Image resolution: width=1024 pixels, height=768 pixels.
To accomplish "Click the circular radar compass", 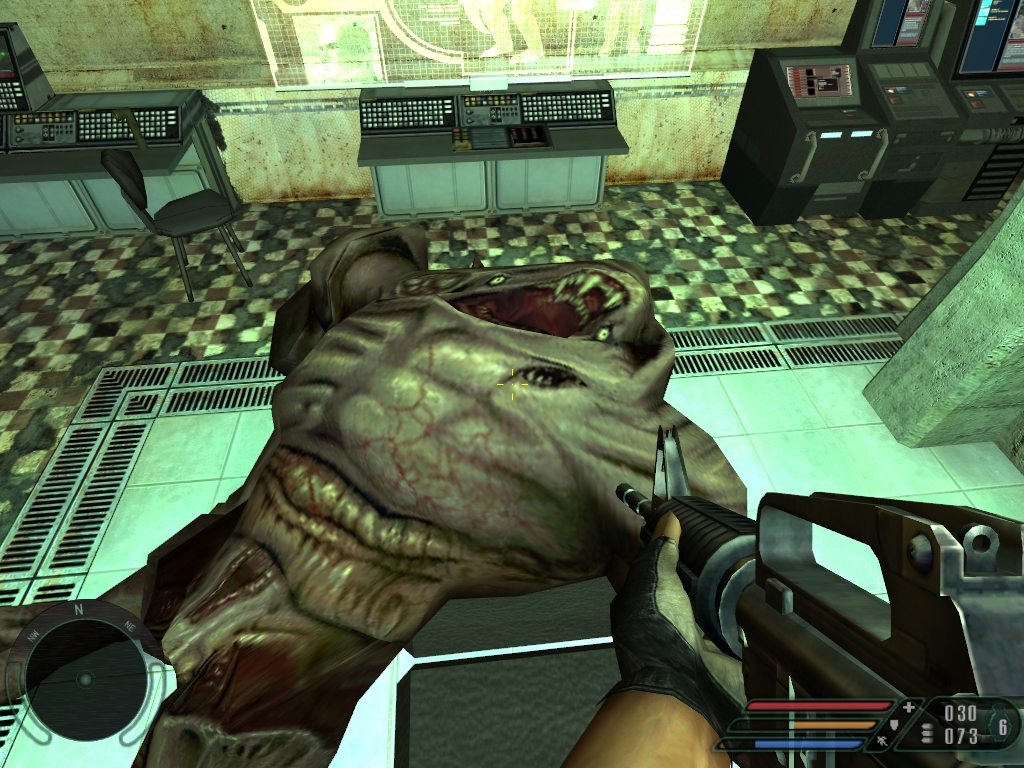I will [x=85, y=679].
